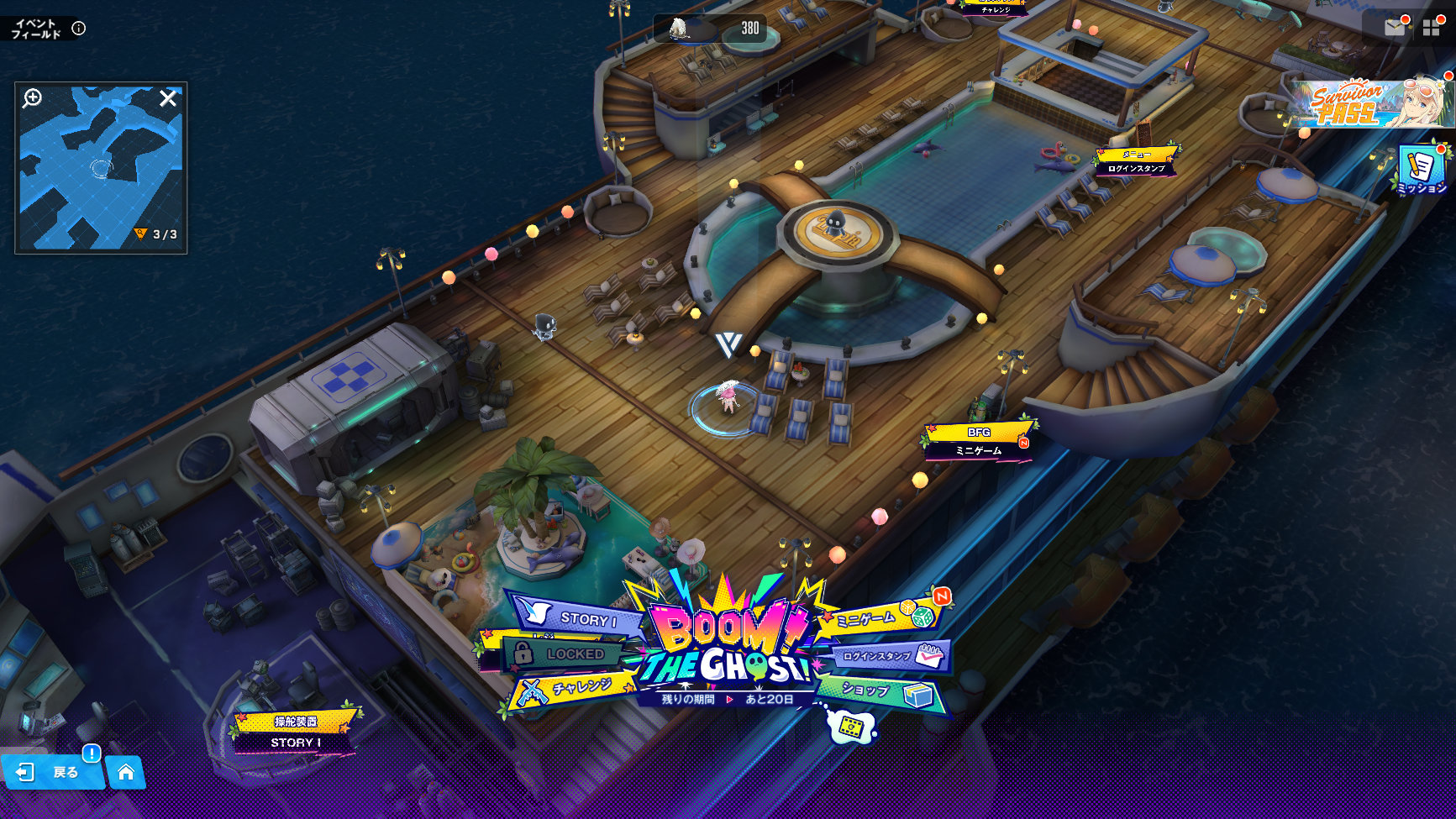
Task: Select the LOCKED padlock menu entry
Action: click(565, 654)
